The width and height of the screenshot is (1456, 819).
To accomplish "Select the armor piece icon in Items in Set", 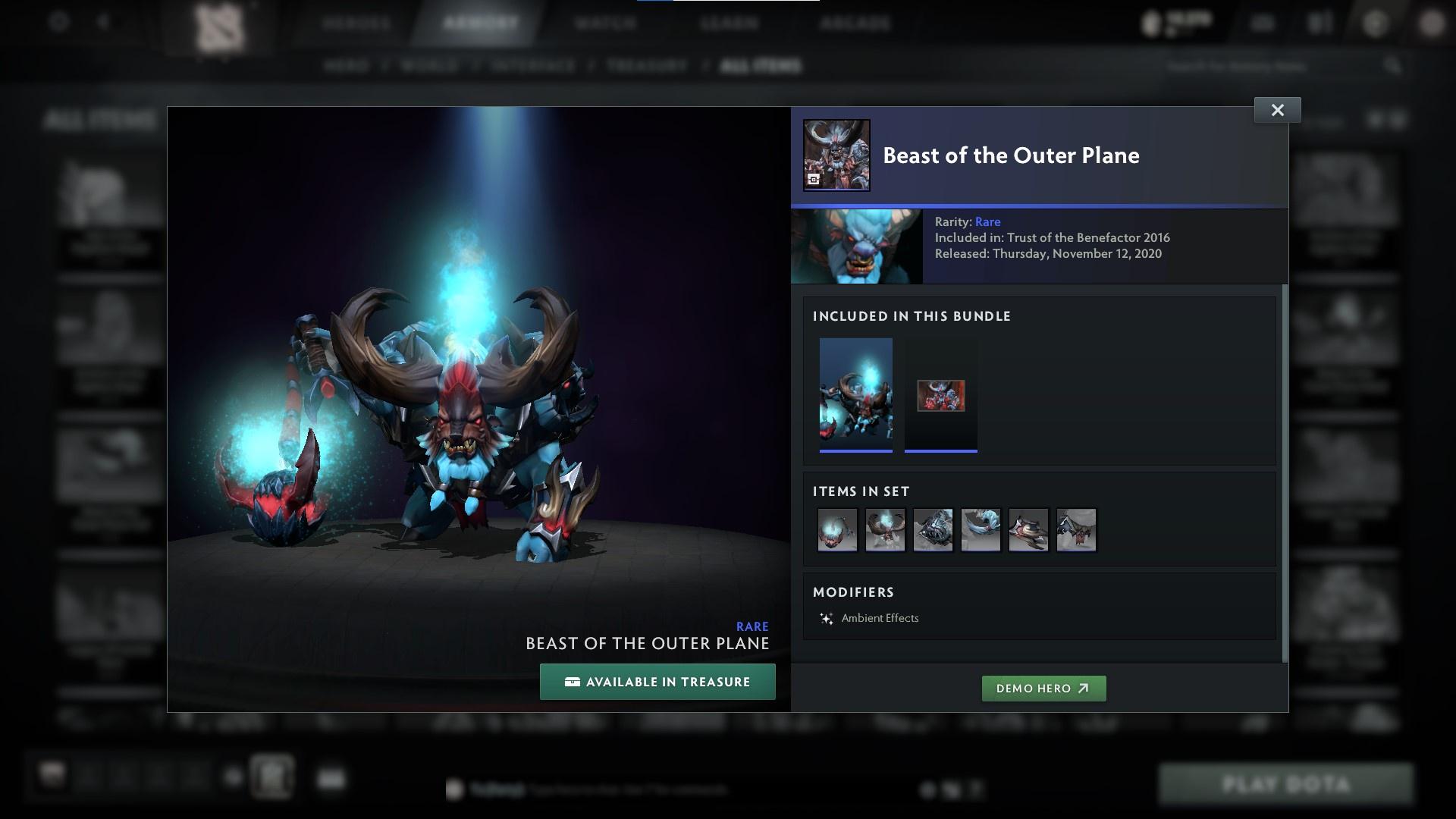I will (933, 530).
